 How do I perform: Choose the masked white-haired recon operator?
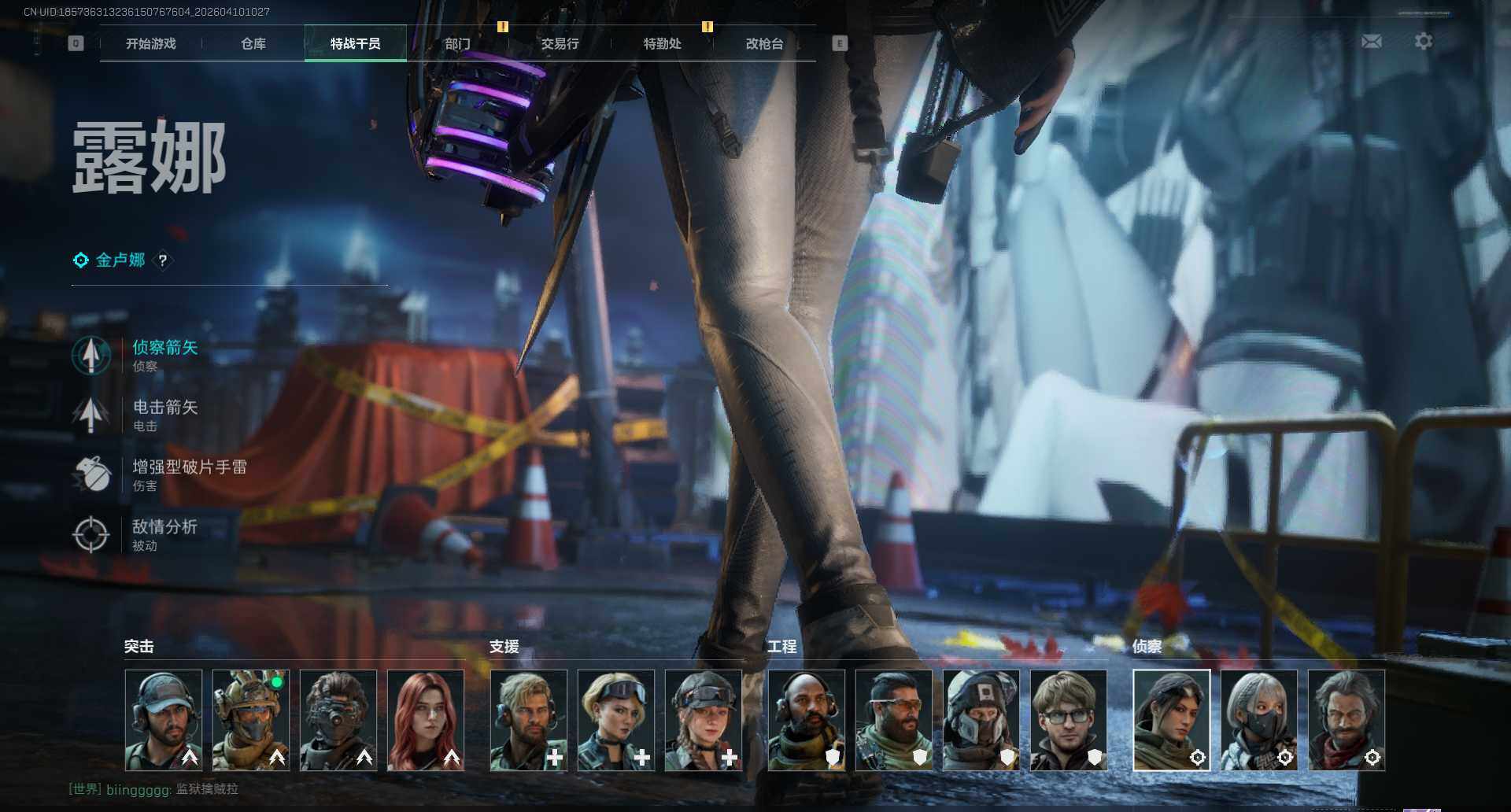click(x=1258, y=719)
